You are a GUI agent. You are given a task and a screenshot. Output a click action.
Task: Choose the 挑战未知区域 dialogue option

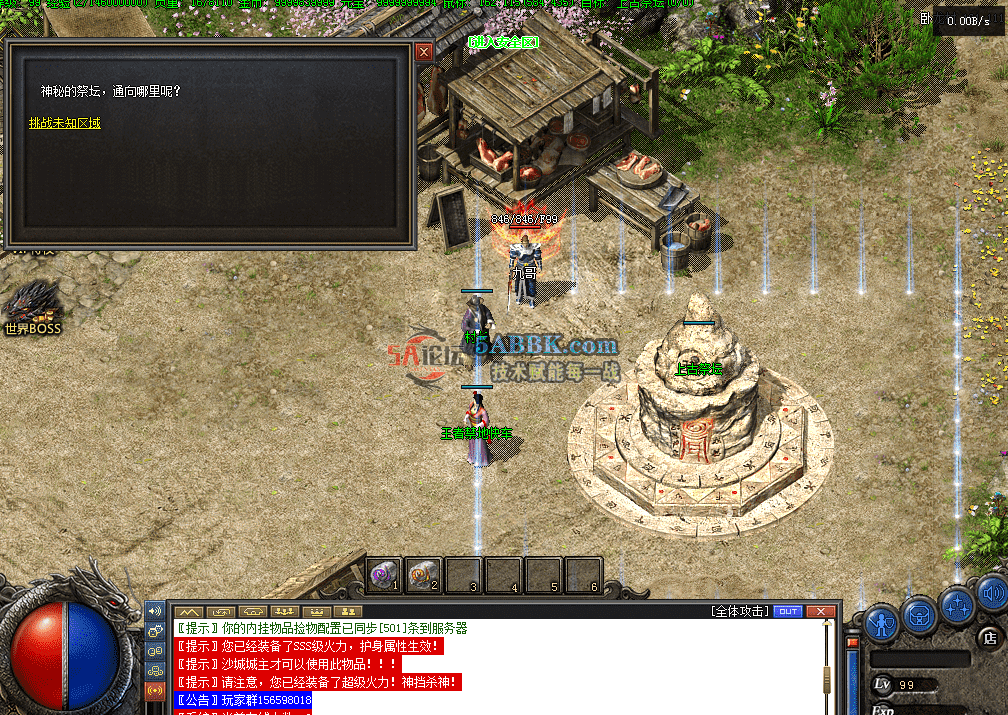coord(65,123)
